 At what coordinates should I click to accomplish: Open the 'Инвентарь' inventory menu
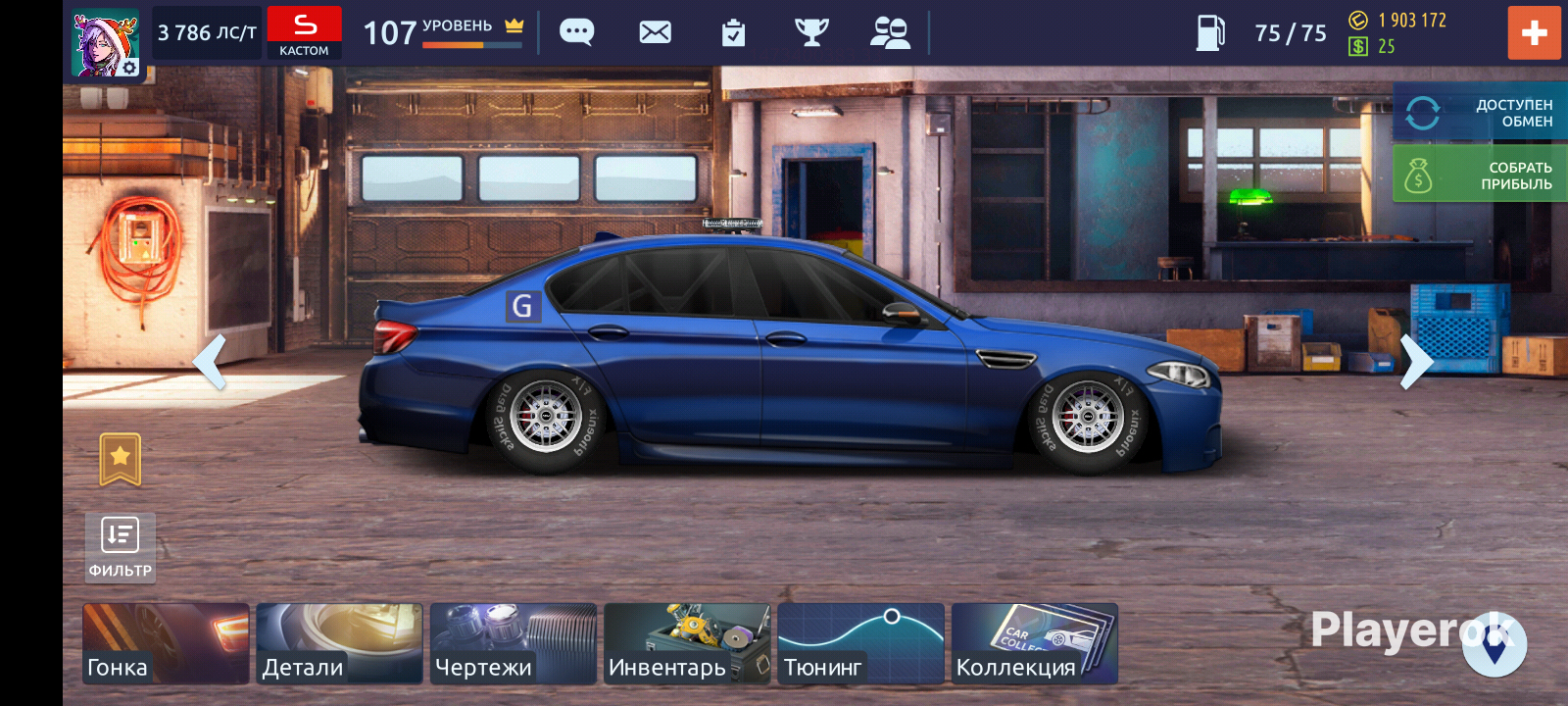tap(687, 643)
